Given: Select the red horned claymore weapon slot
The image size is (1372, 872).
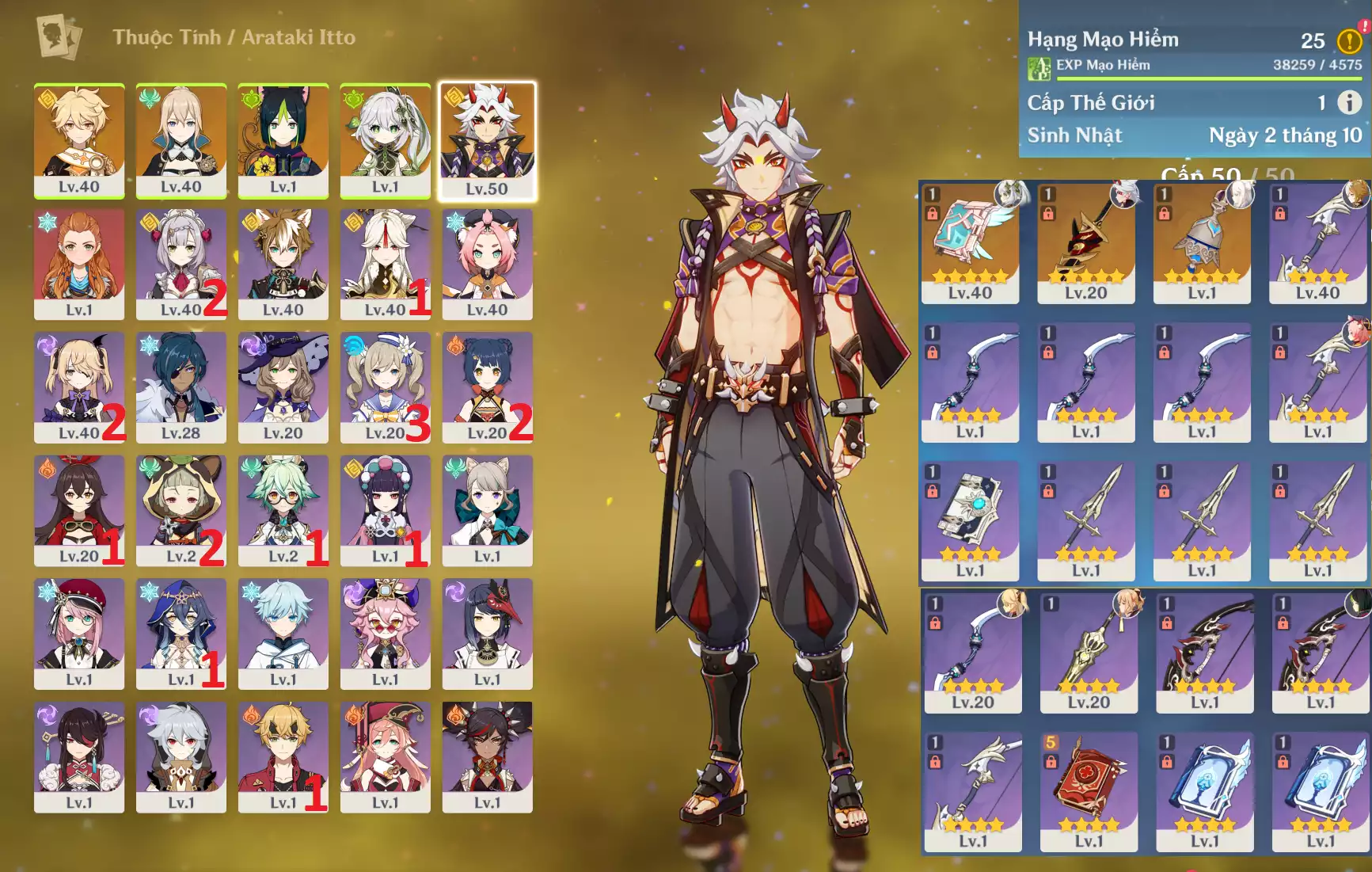Looking at the screenshot, I should 1085,242.
